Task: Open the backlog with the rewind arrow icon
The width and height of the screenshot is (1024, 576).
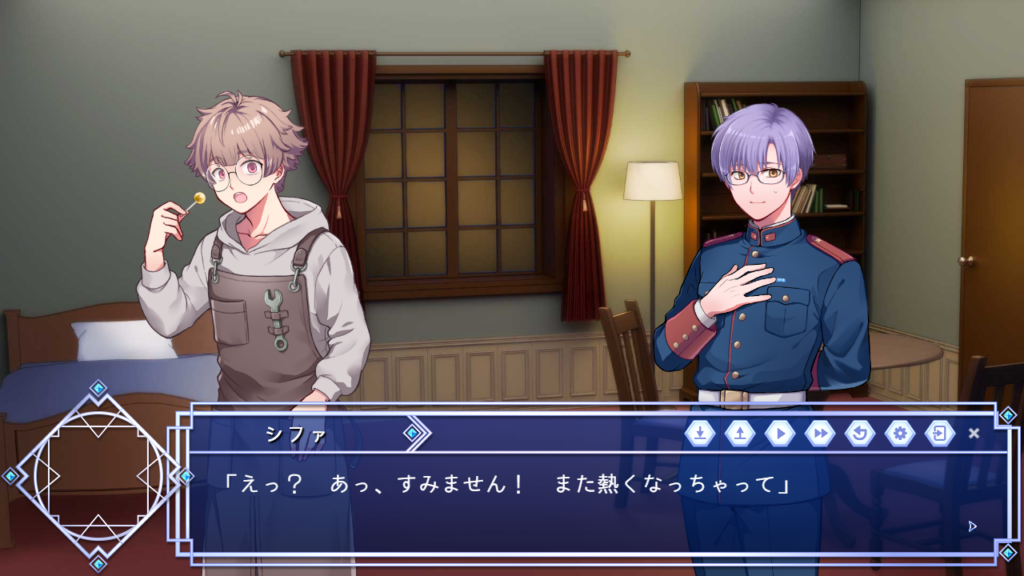Action: click(859, 433)
